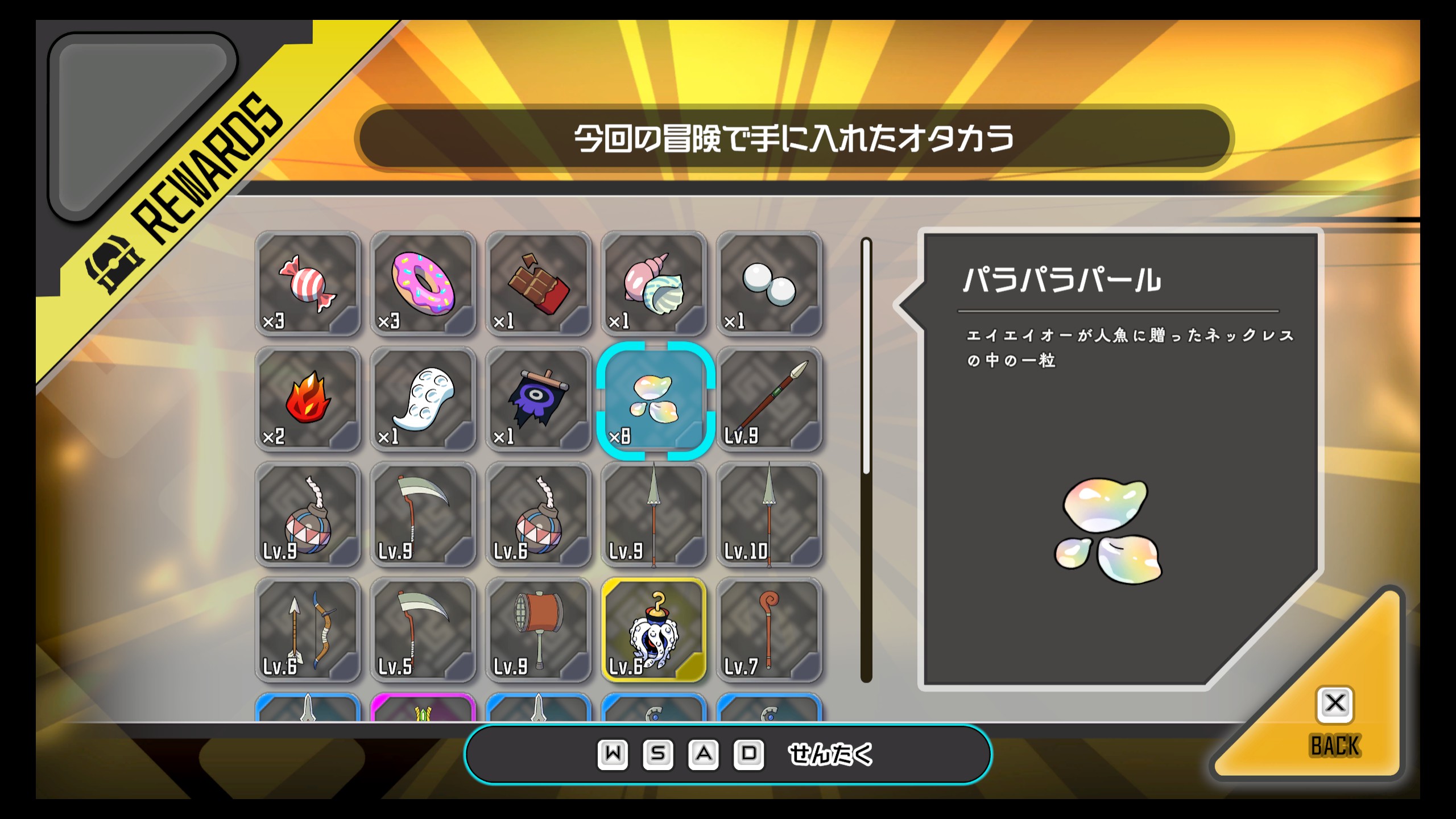
Task: Click the rewards list scrollbar
Action: (x=866, y=460)
